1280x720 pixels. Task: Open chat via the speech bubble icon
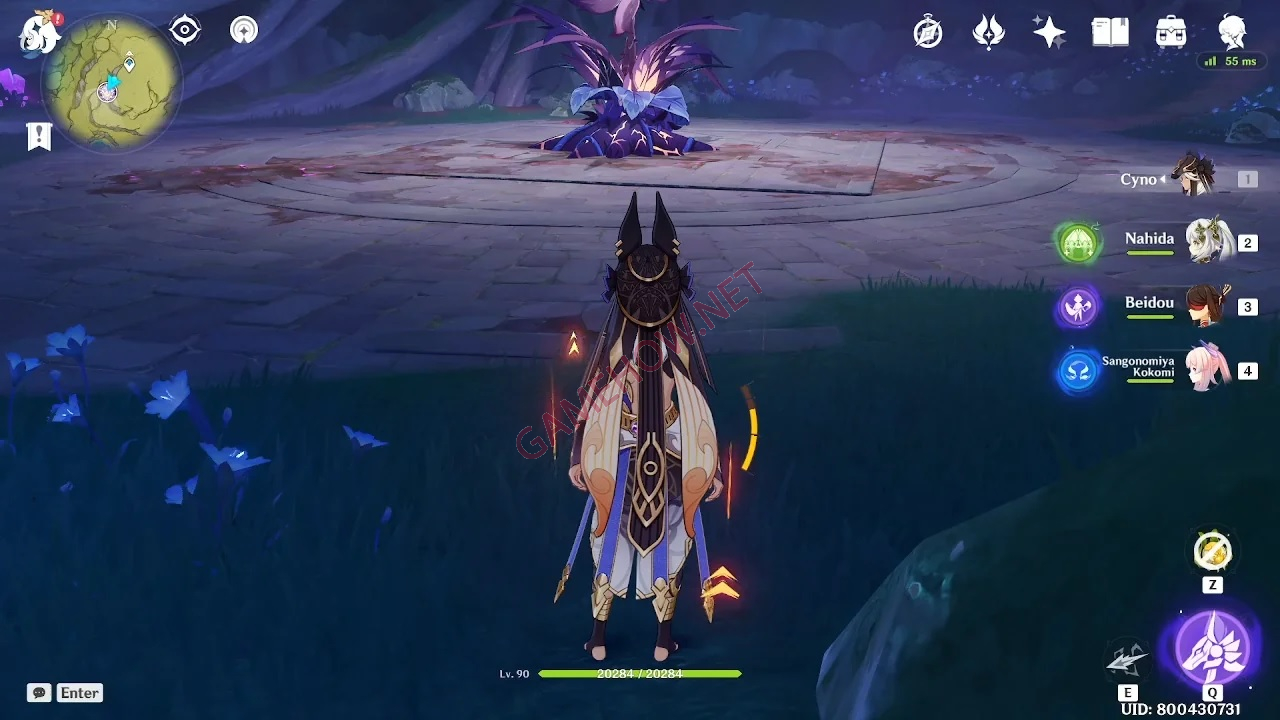click(x=38, y=692)
